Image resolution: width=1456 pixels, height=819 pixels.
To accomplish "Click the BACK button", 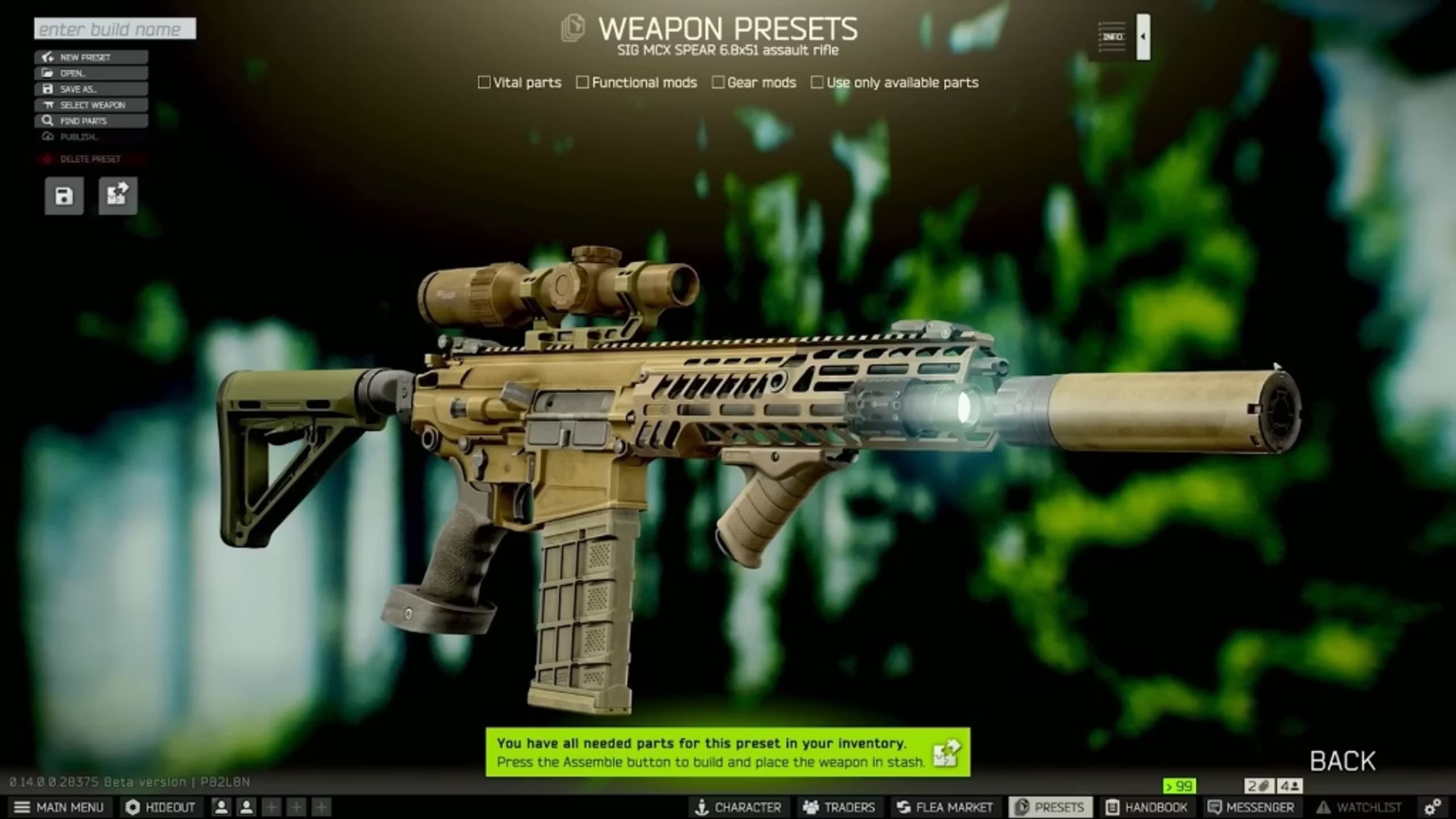I will (1342, 759).
